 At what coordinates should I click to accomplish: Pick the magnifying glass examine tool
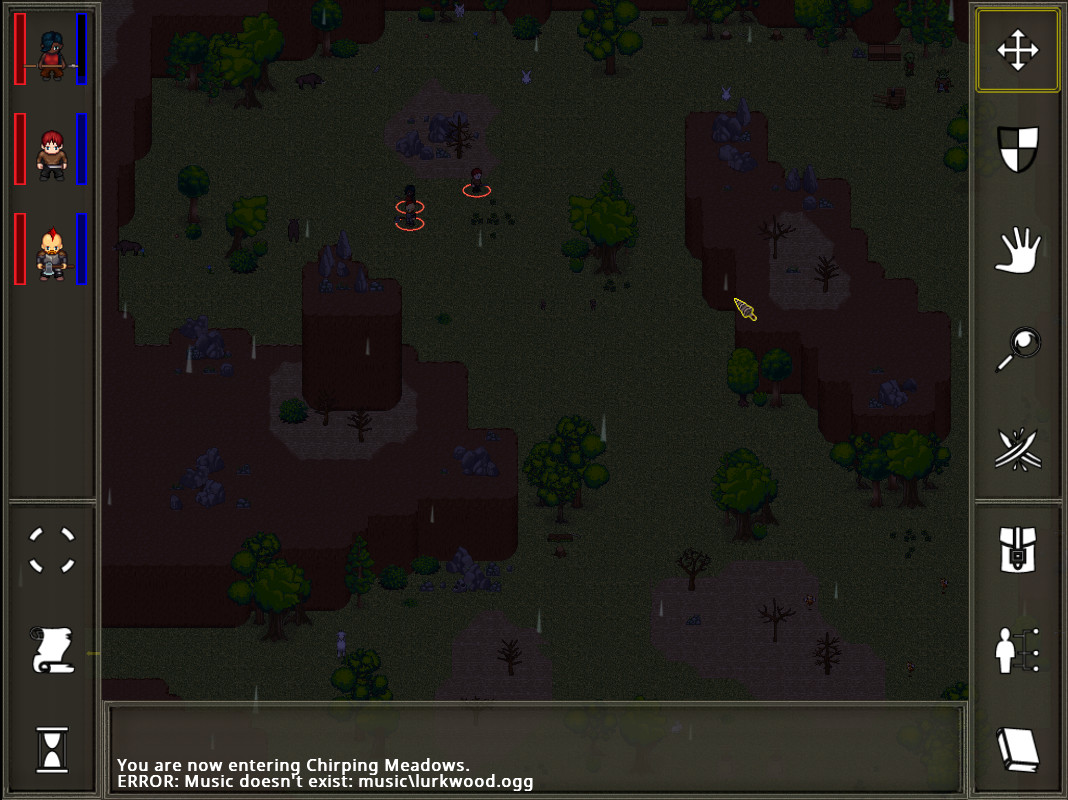(x=1017, y=349)
